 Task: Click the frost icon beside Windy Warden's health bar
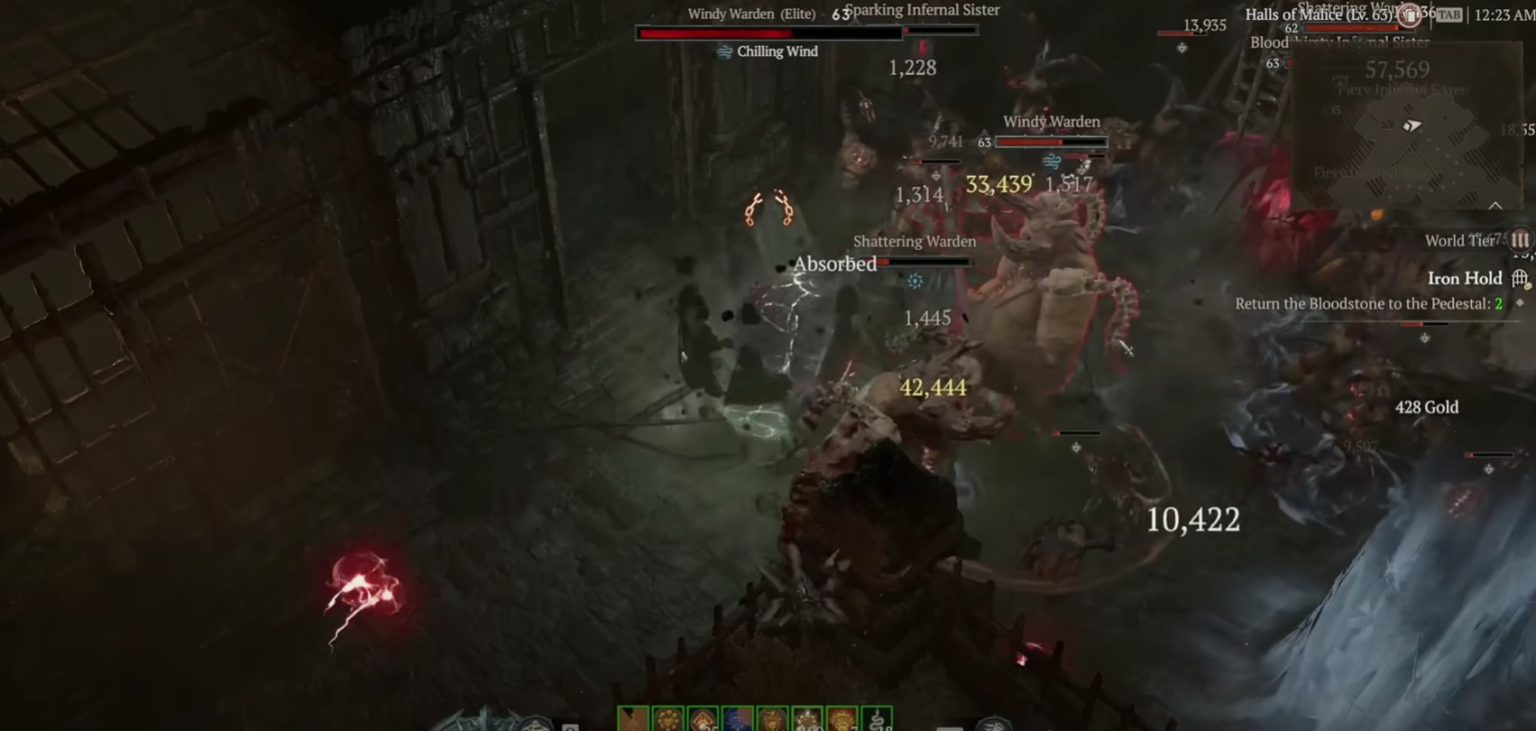[1052, 160]
